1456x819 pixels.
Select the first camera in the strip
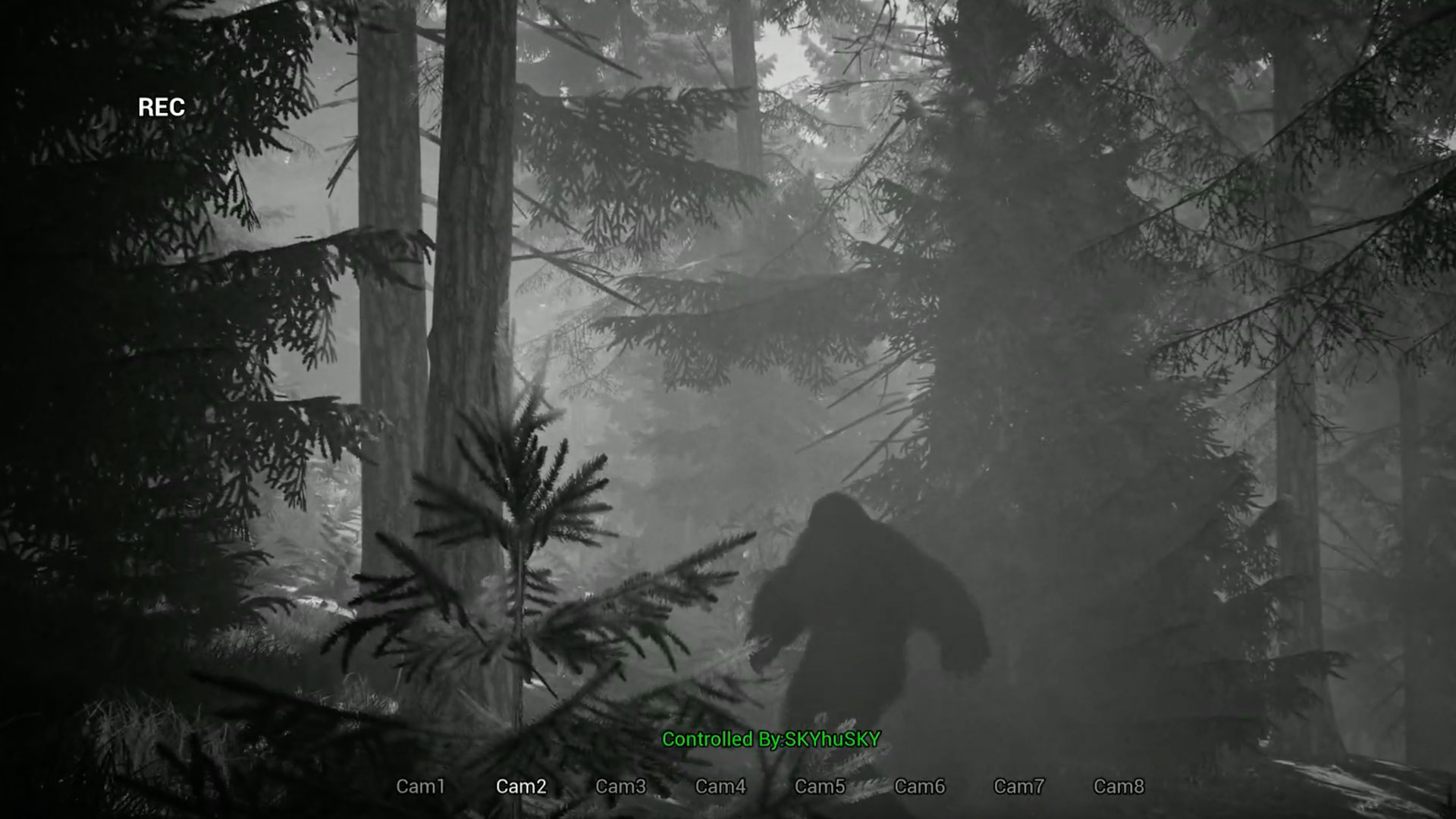(x=422, y=787)
